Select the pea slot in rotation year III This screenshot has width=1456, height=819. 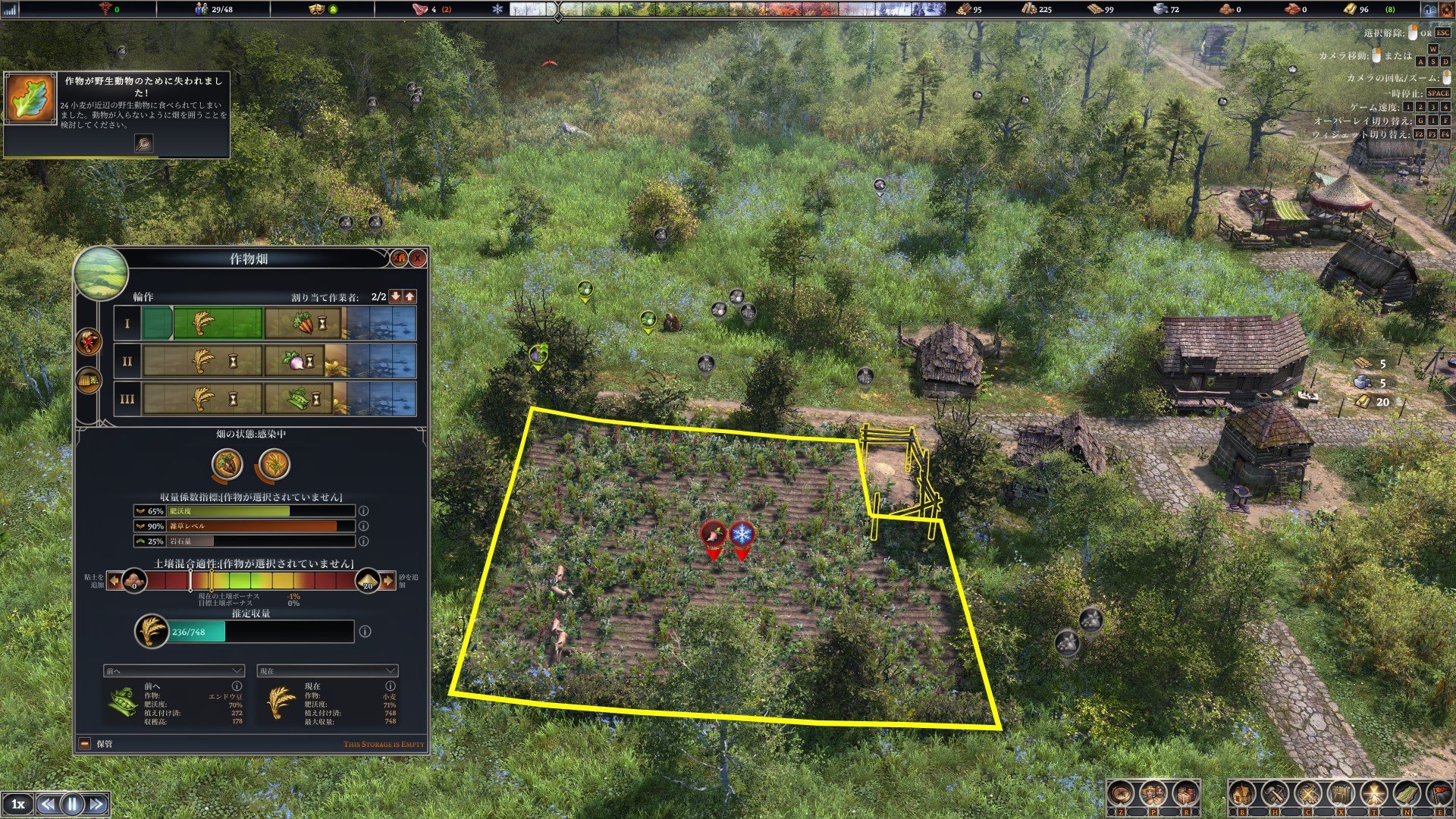click(x=298, y=399)
